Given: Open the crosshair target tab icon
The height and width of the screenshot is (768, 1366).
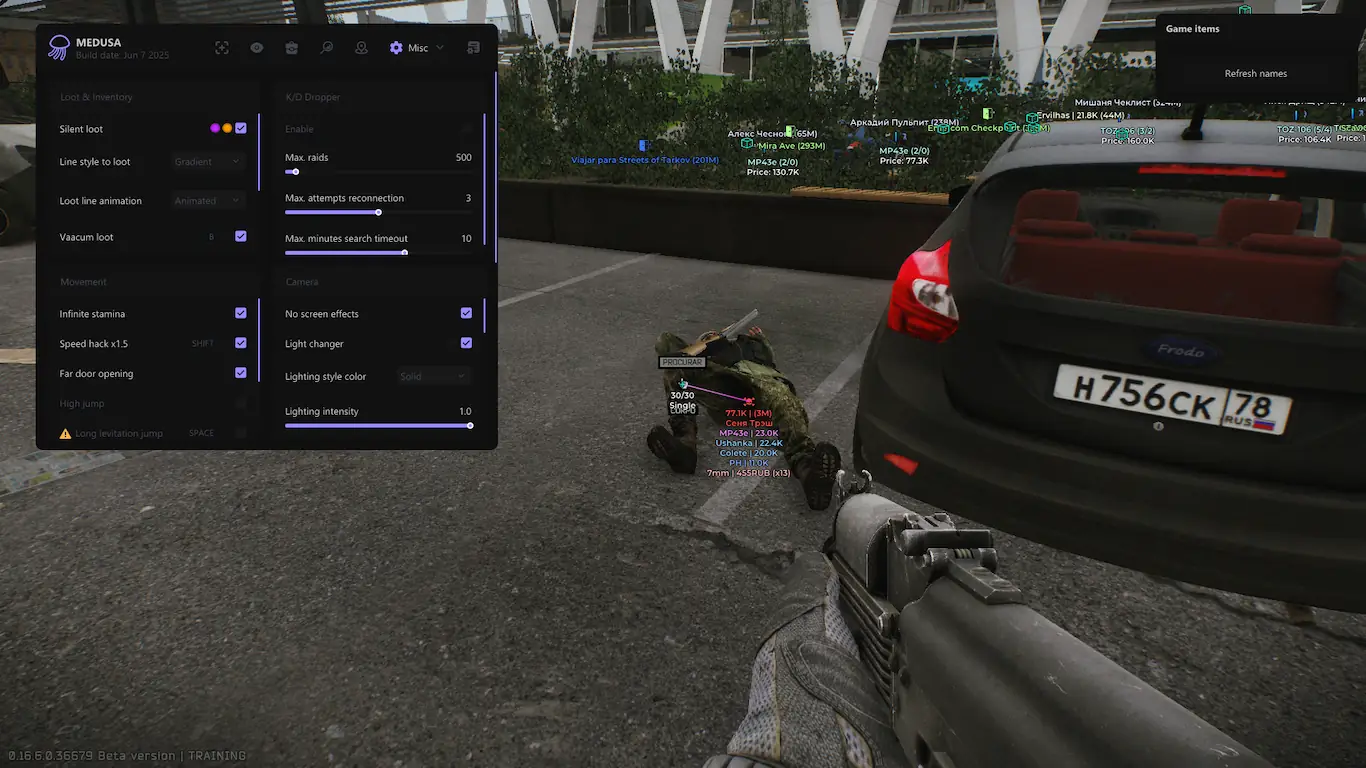Looking at the screenshot, I should [x=222, y=48].
